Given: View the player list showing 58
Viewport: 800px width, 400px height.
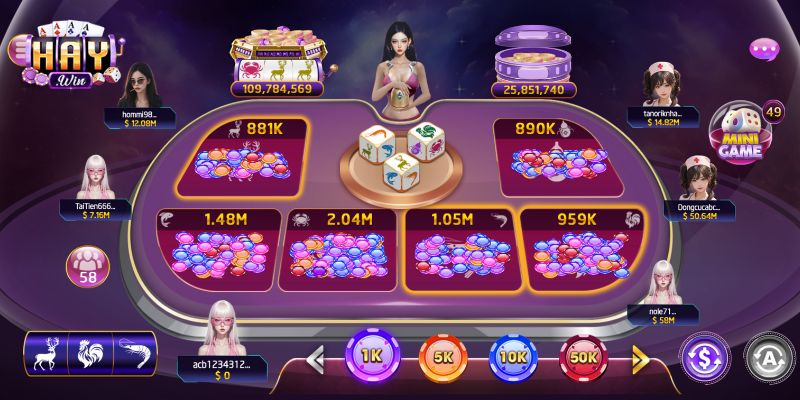Looking at the screenshot, I should tap(88, 266).
